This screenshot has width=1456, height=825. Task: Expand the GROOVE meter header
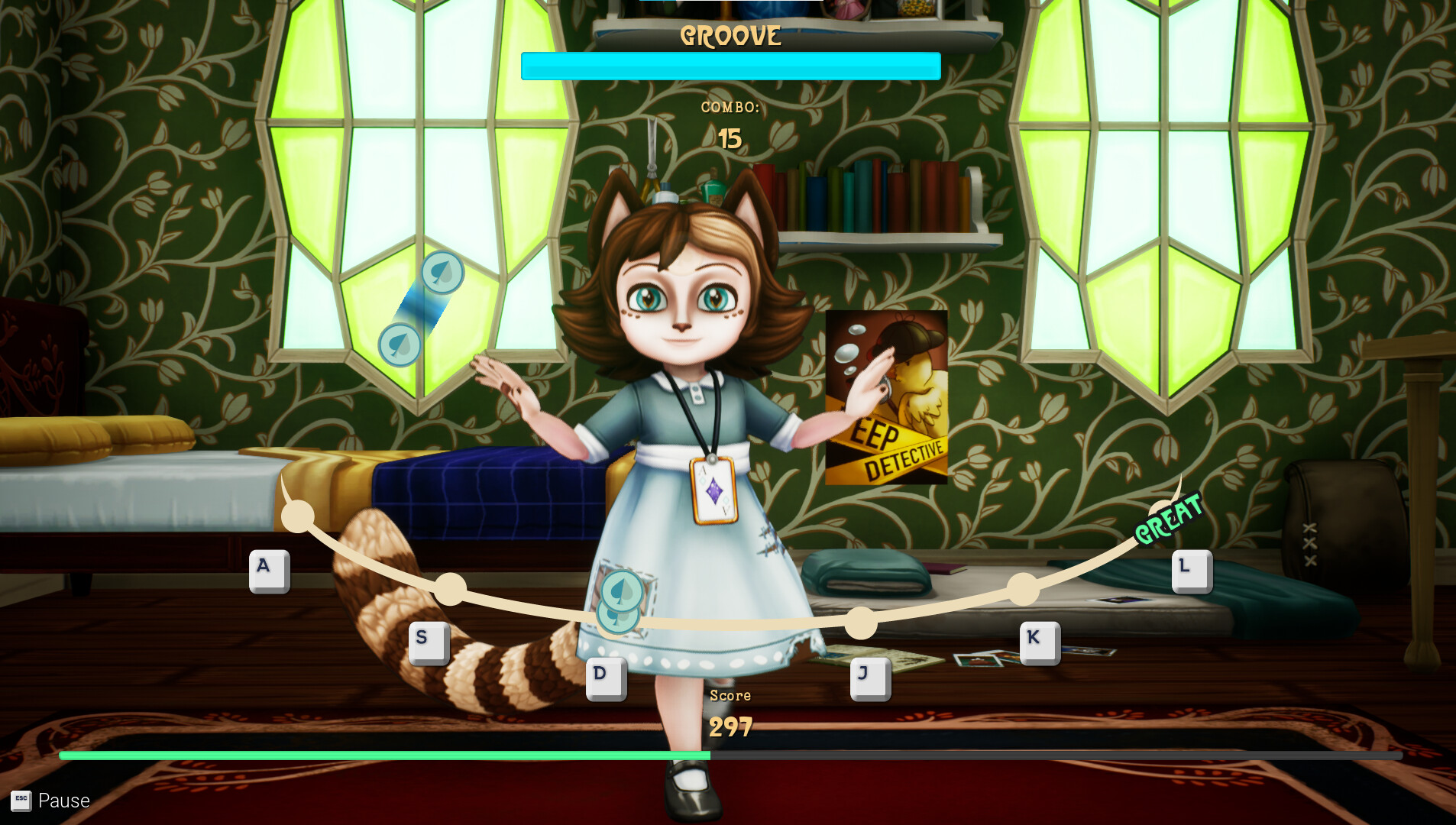730,34
